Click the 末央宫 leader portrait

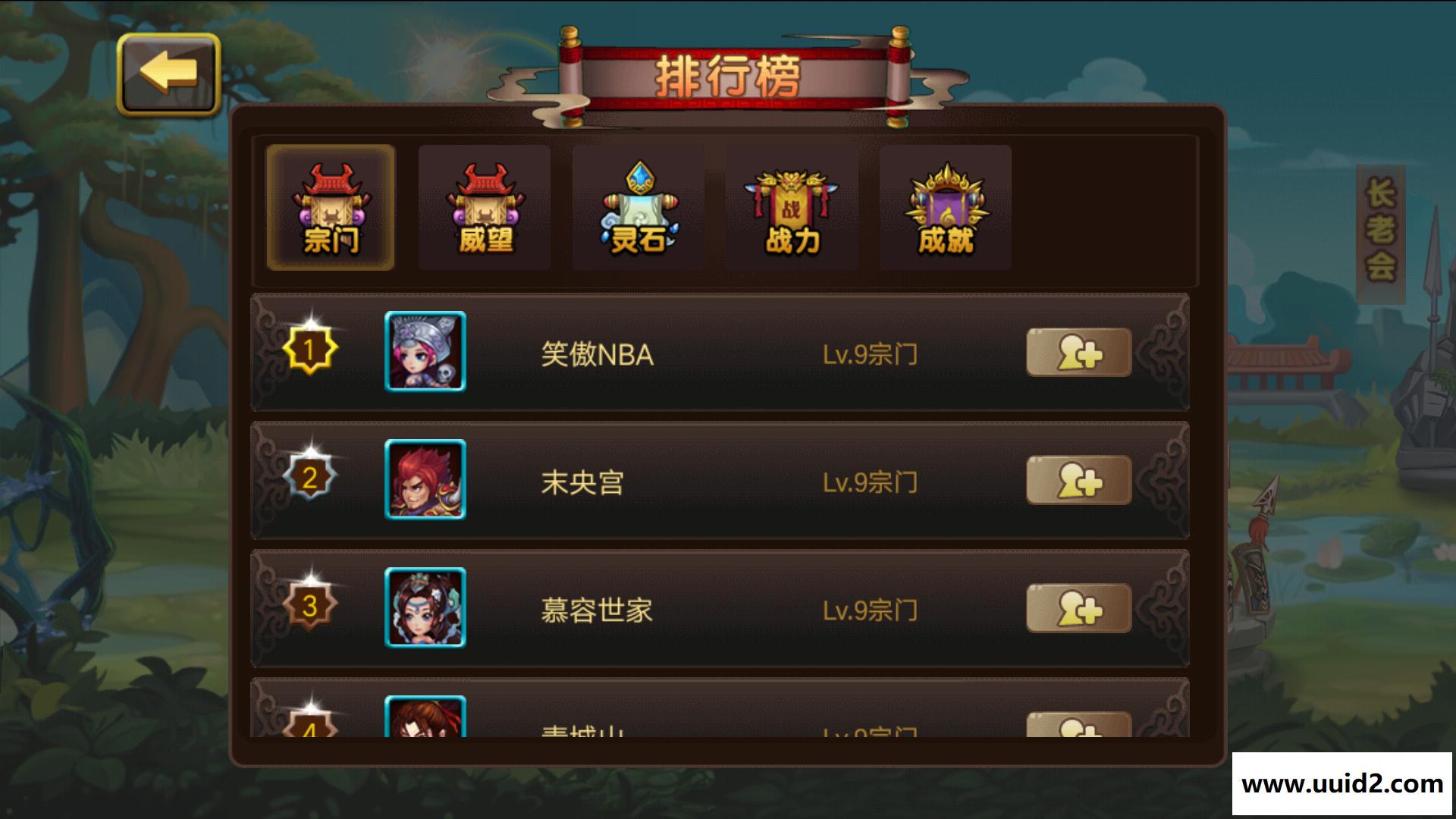pos(425,479)
